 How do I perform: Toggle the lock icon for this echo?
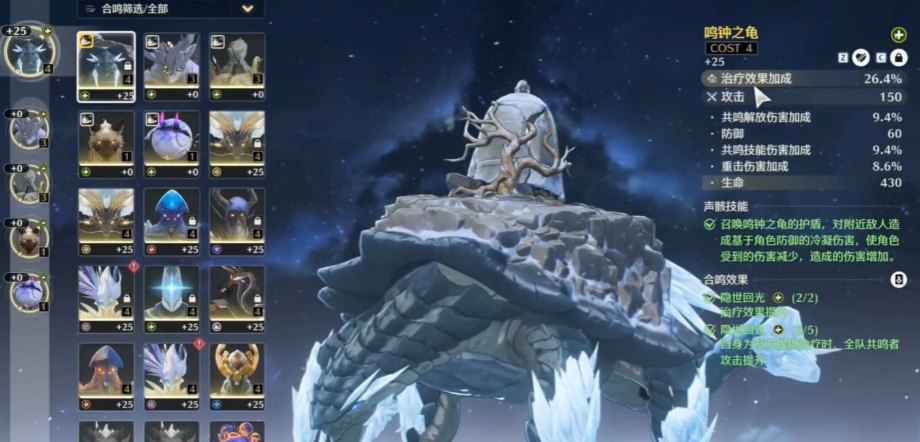pyautogui.click(x=899, y=60)
